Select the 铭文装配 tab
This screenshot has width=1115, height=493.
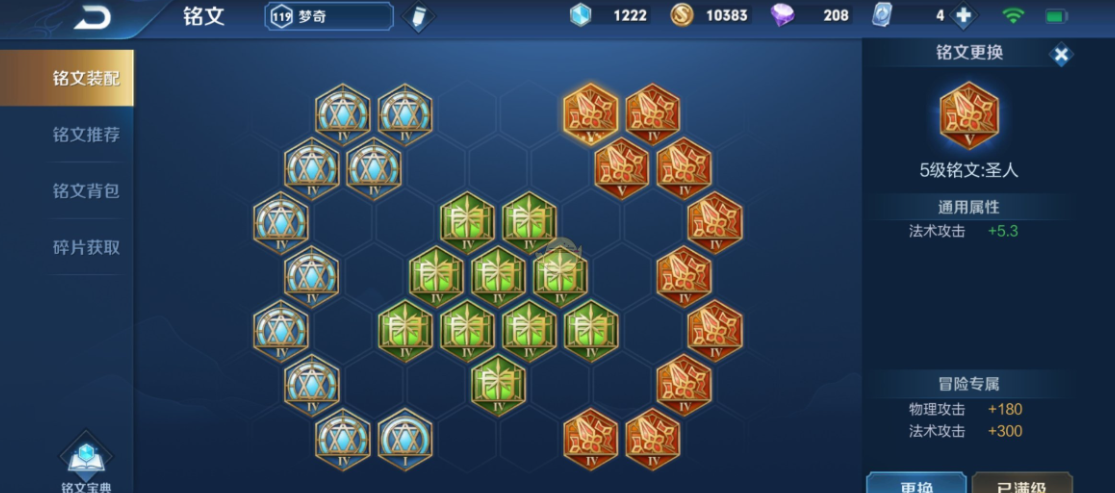point(67,78)
